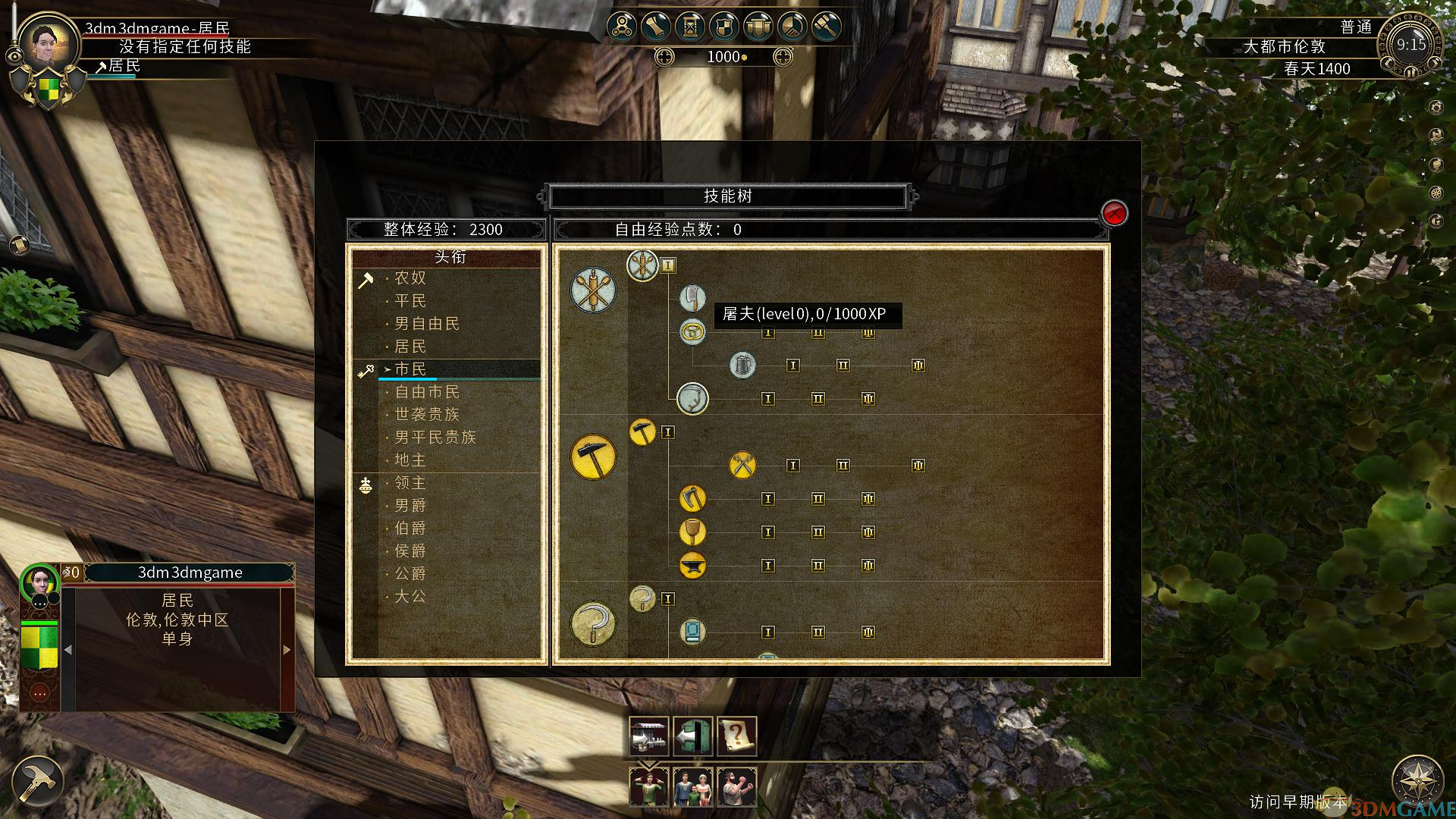Pick the 男爵 title row
The width and height of the screenshot is (1456, 819).
(x=410, y=506)
